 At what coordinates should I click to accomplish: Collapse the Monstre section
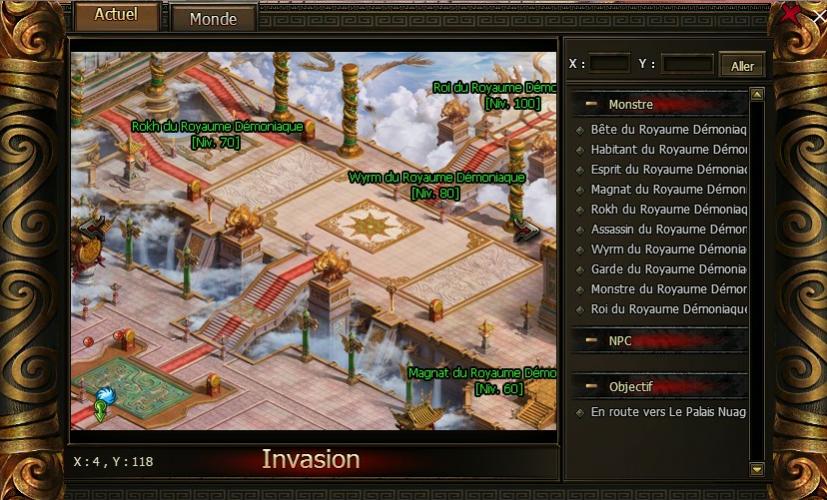tap(592, 104)
